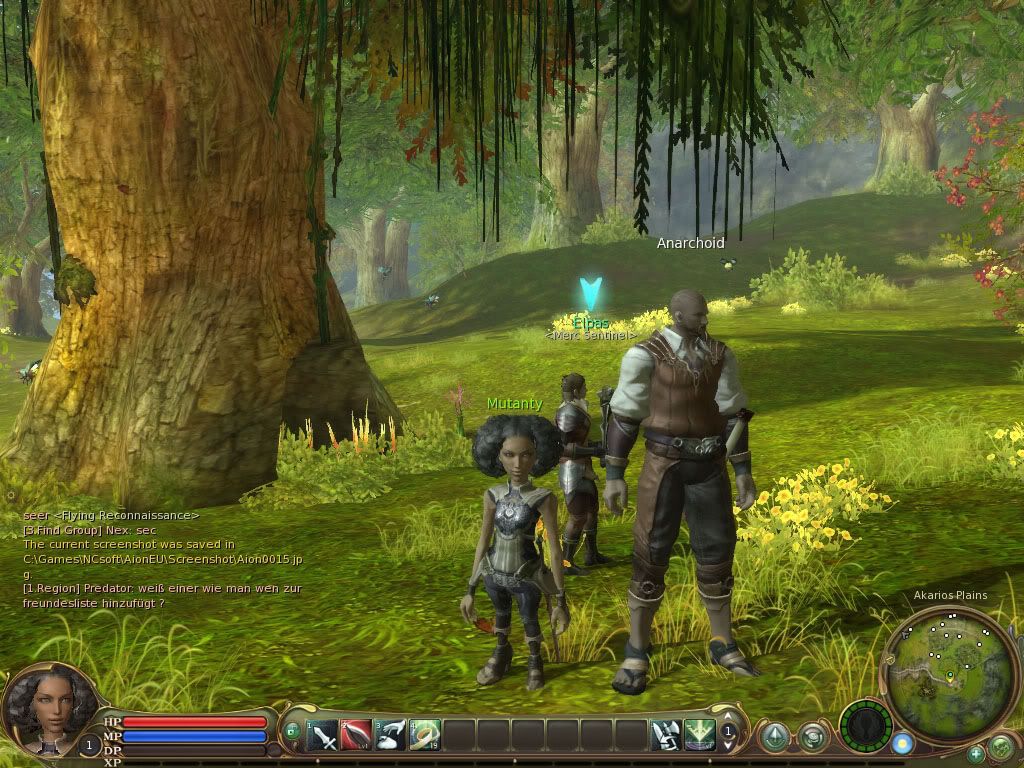The width and height of the screenshot is (1024, 768).
Task: Toggle the green lock button left of the hotbar
Action: pyautogui.click(x=292, y=731)
